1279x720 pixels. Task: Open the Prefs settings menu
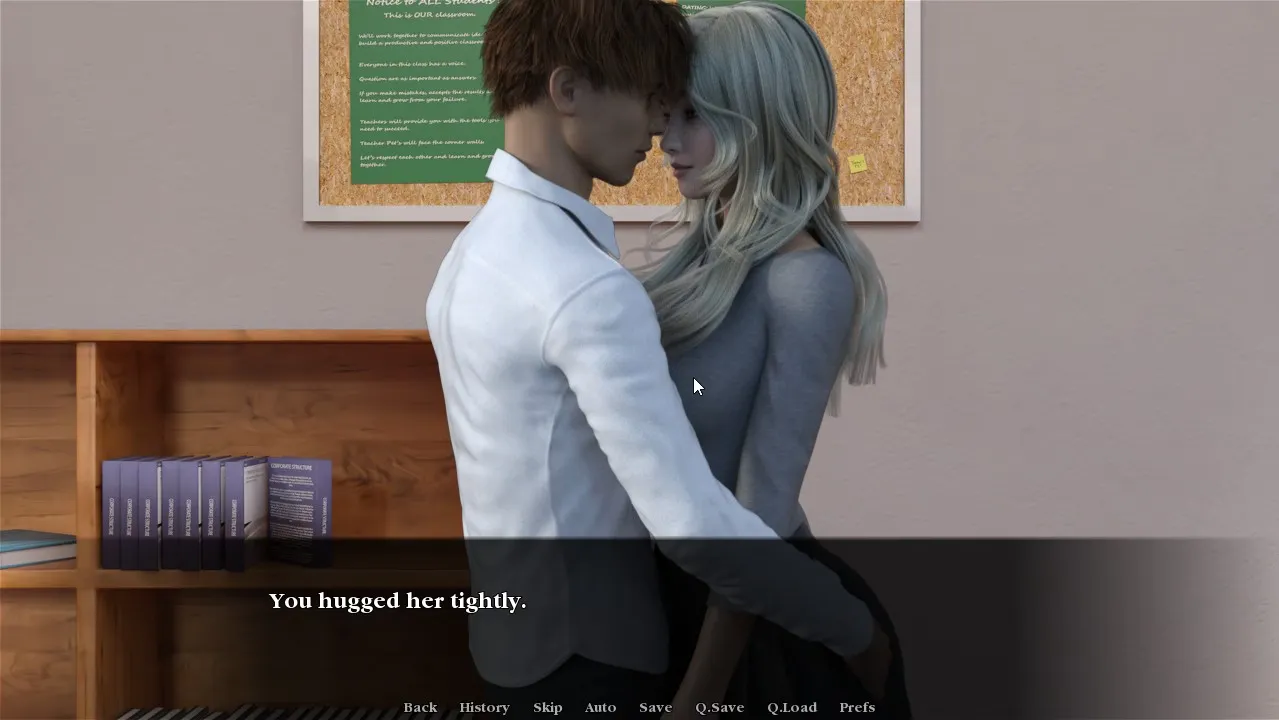[x=857, y=707]
